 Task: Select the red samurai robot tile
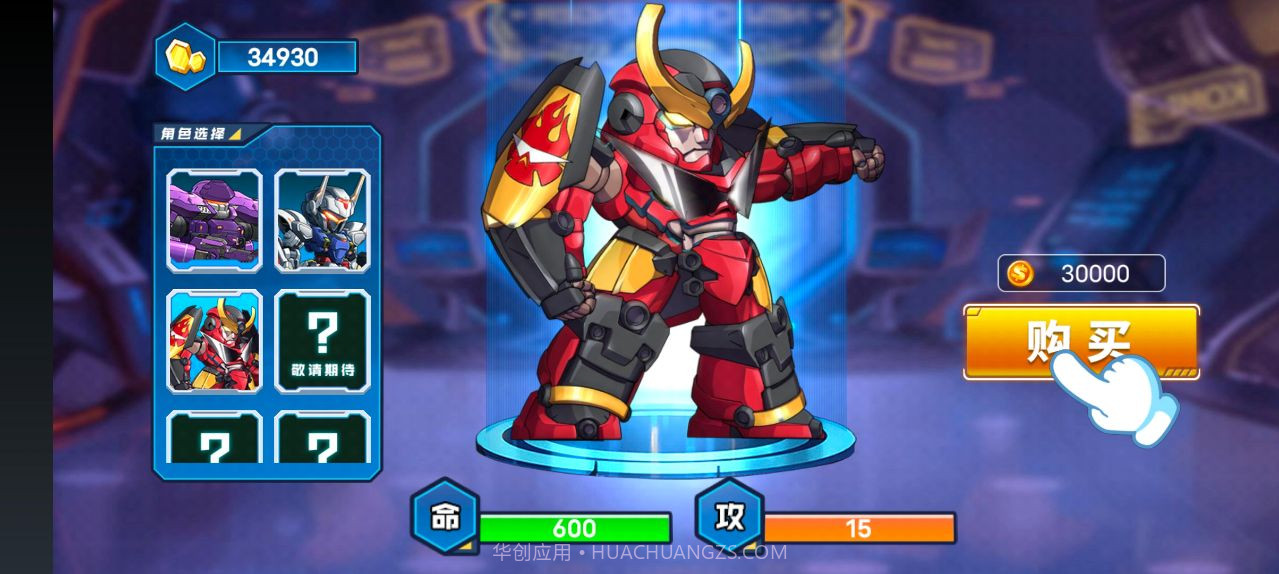pos(214,341)
